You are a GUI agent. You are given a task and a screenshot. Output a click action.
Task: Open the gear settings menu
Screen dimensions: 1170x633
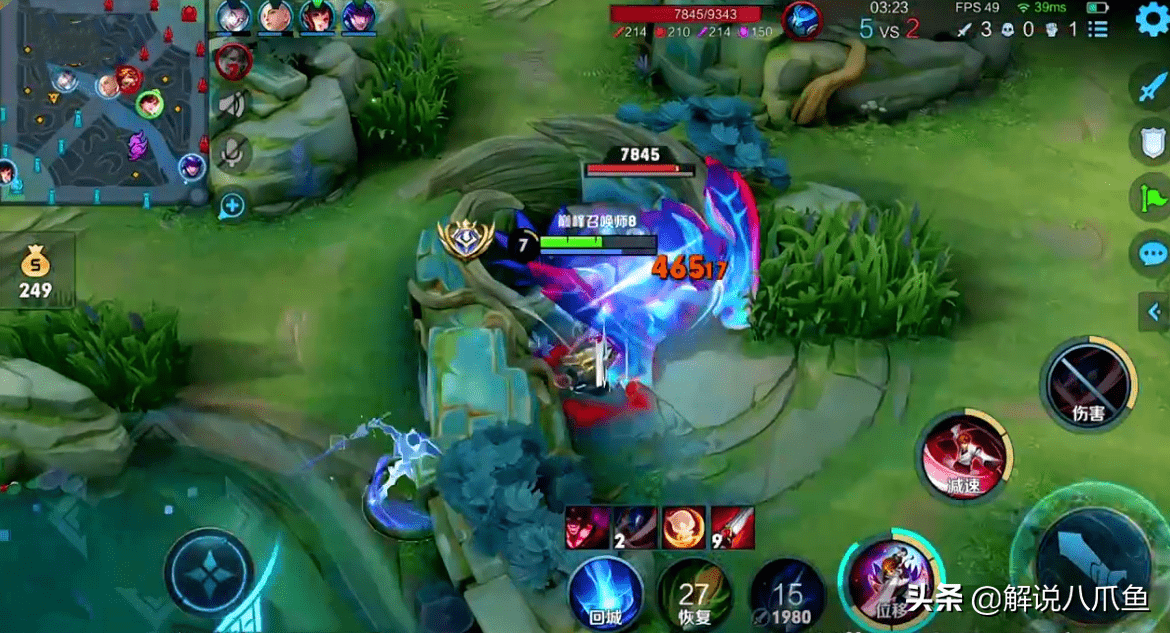point(1152,21)
